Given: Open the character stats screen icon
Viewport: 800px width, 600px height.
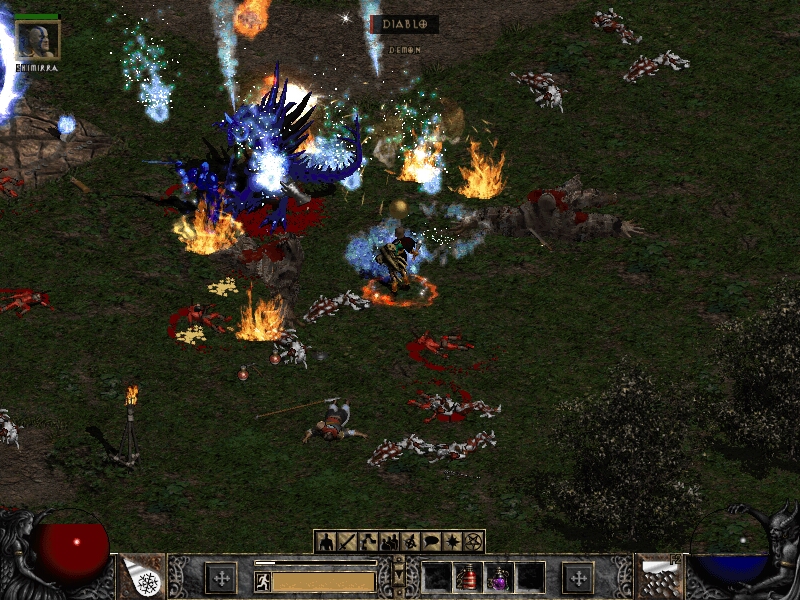Looking at the screenshot, I should click(325, 542).
